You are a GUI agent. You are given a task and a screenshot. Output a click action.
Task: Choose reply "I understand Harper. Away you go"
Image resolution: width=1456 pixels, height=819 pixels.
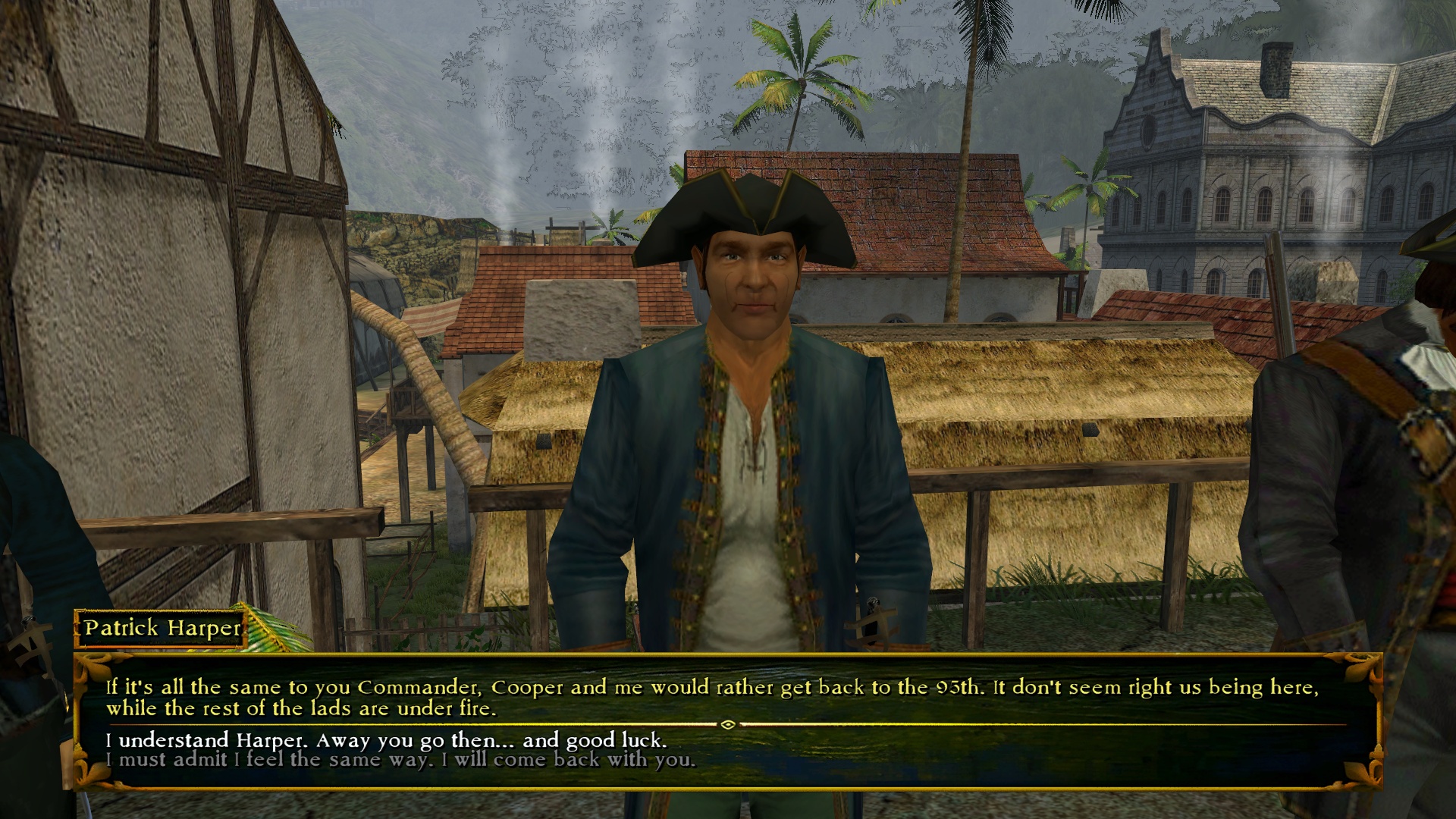tap(386, 740)
